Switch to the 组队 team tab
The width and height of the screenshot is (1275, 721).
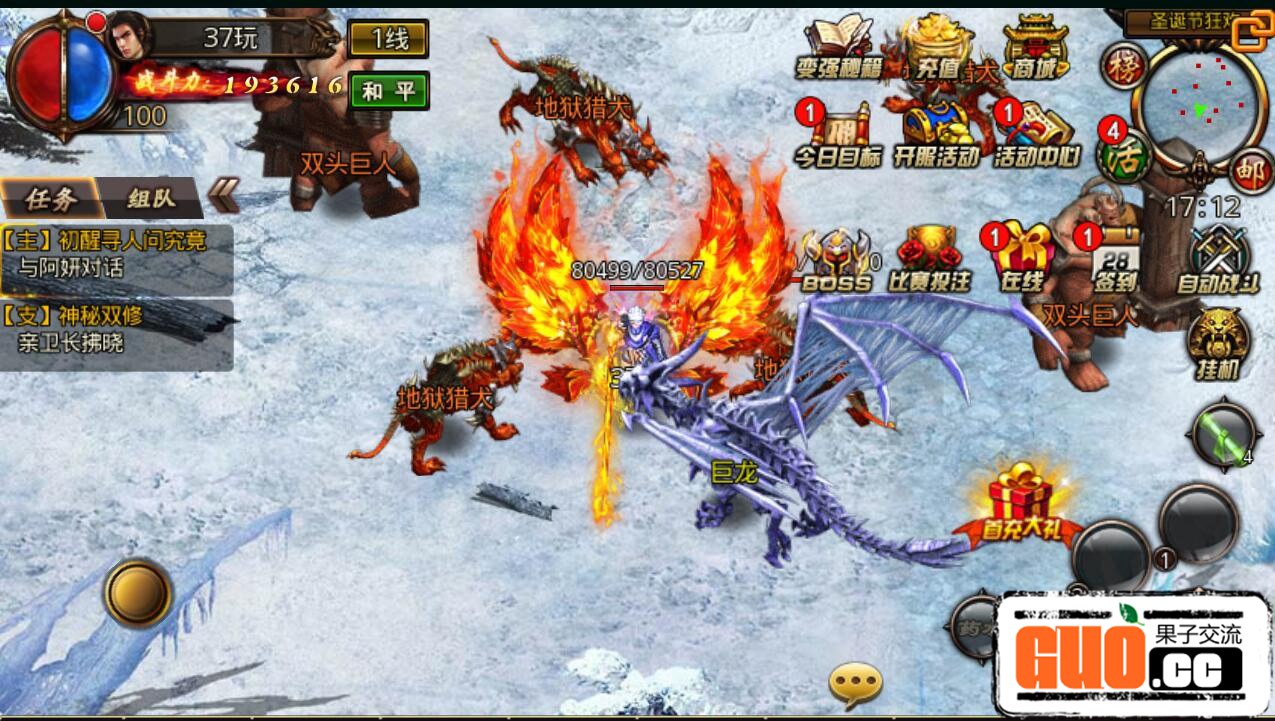[x=151, y=198]
